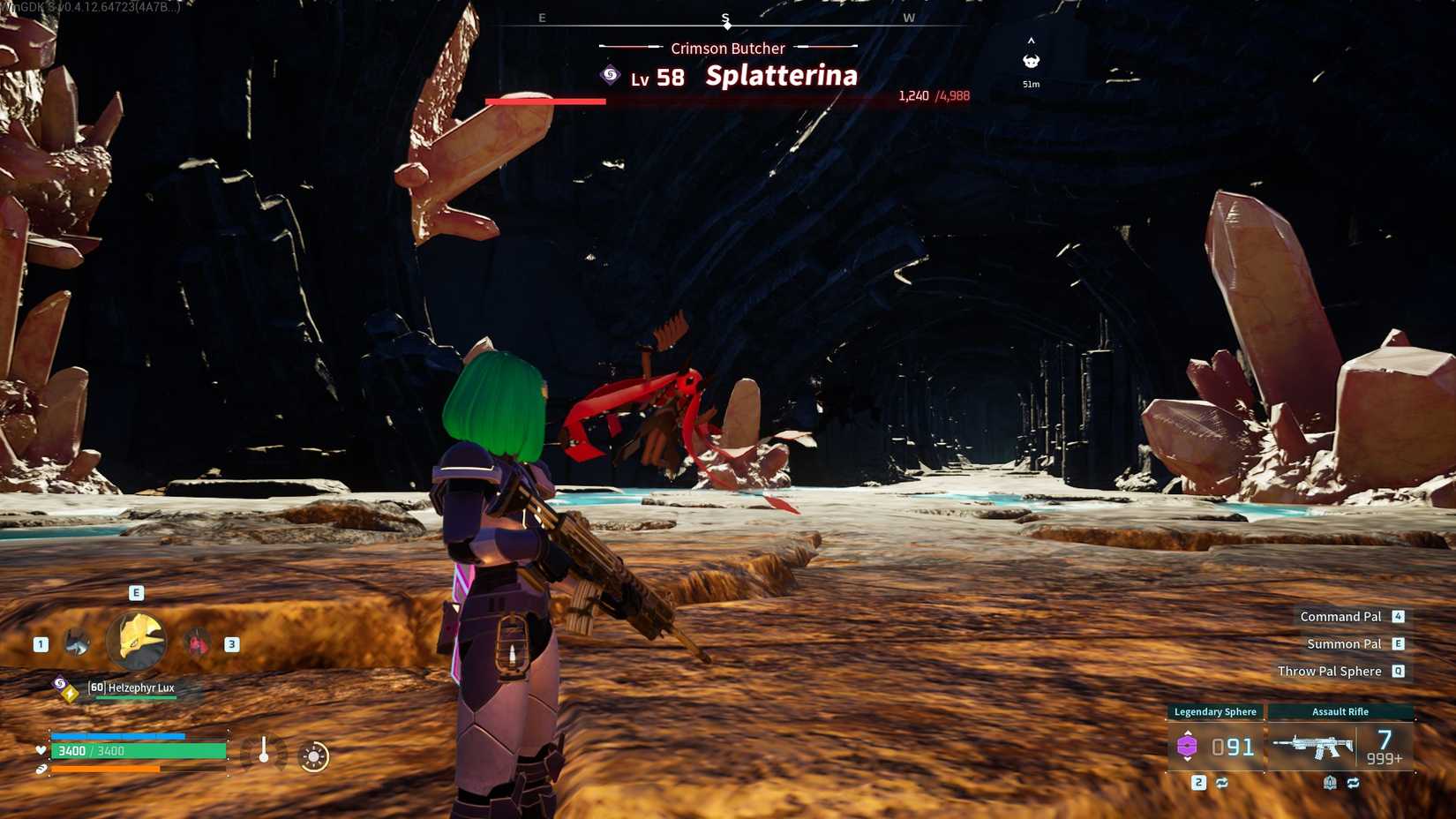The width and height of the screenshot is (1456, 819).
Task: Click the down arrow on the Legendary Sphere selector
Action: [x=1188, y=760]
